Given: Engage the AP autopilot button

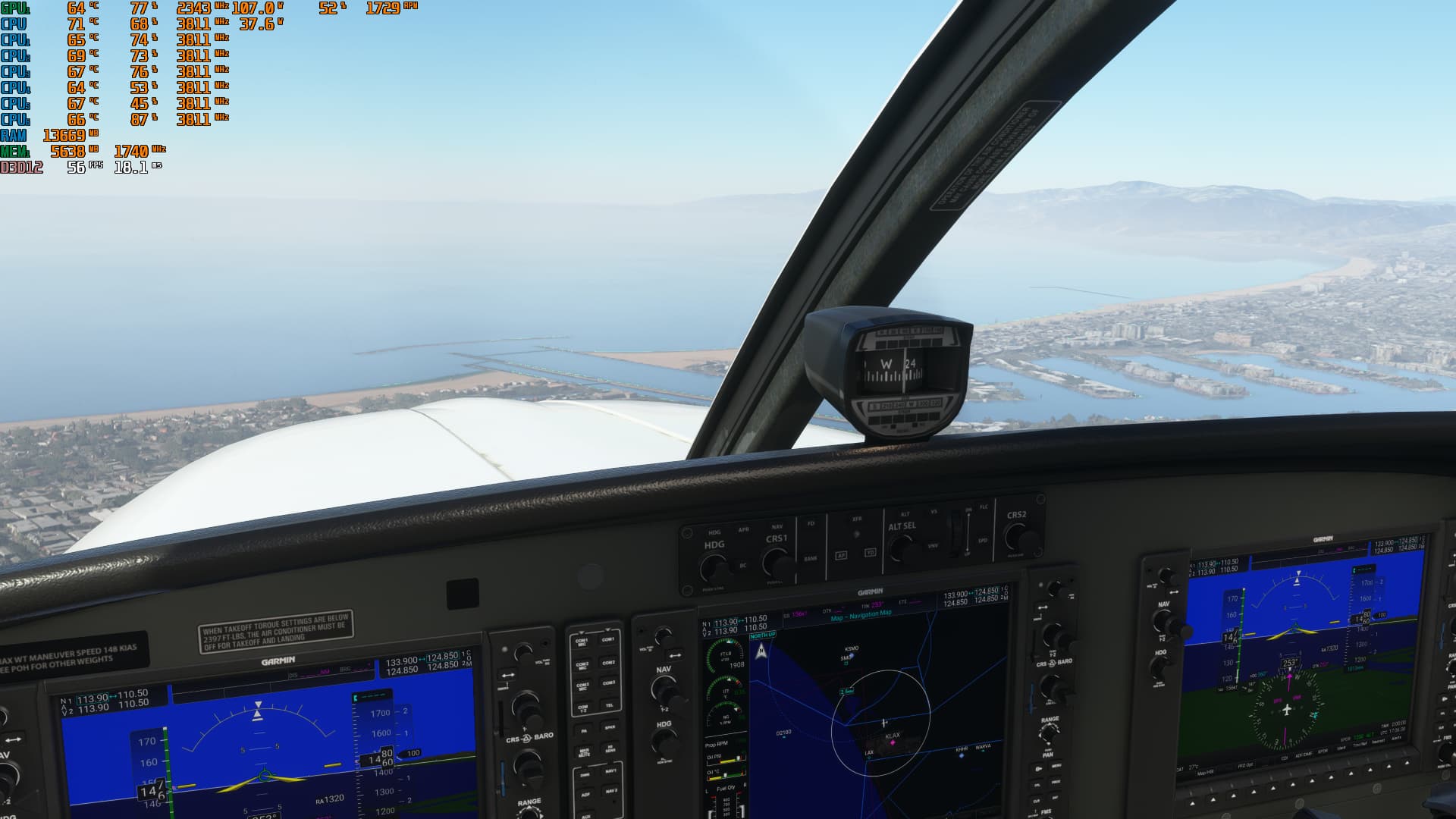Looking at the screenshot, I should (x=841, y=556).
